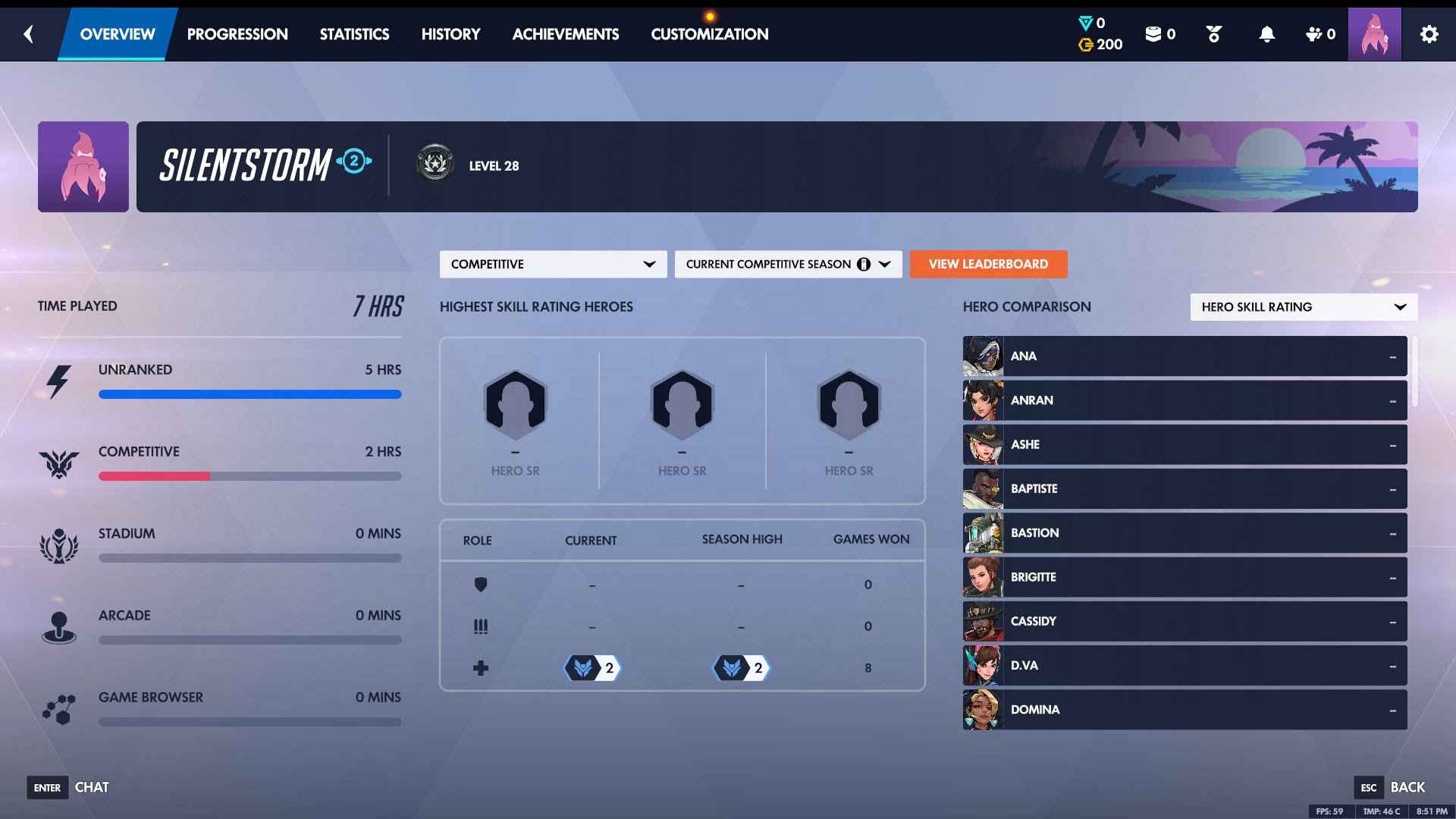The image size is (1456, 819).
Task: Click the Competitive time played progress bar
Action: (x=250, y=476)
